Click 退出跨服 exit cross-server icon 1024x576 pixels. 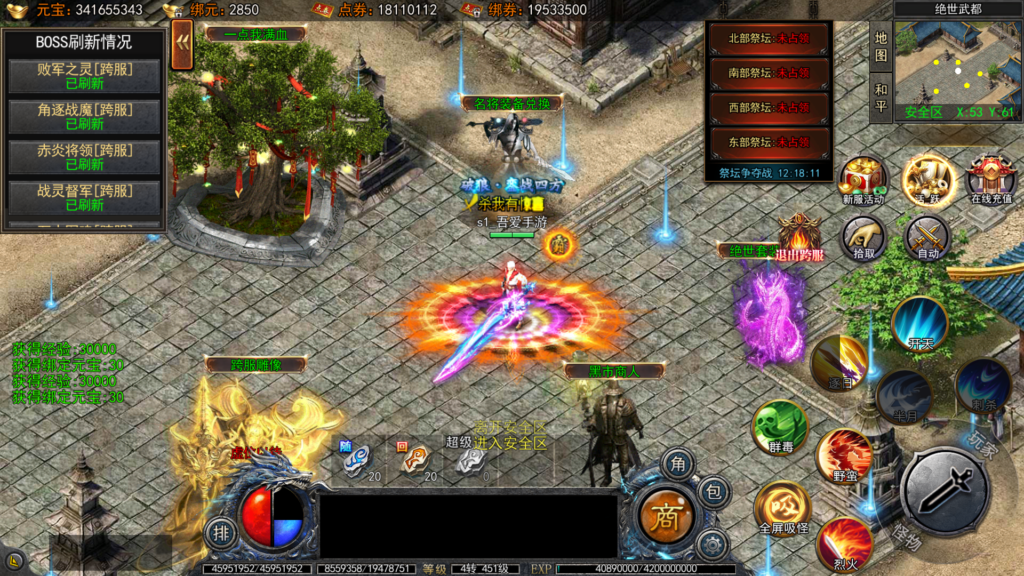tap(799, 238)
